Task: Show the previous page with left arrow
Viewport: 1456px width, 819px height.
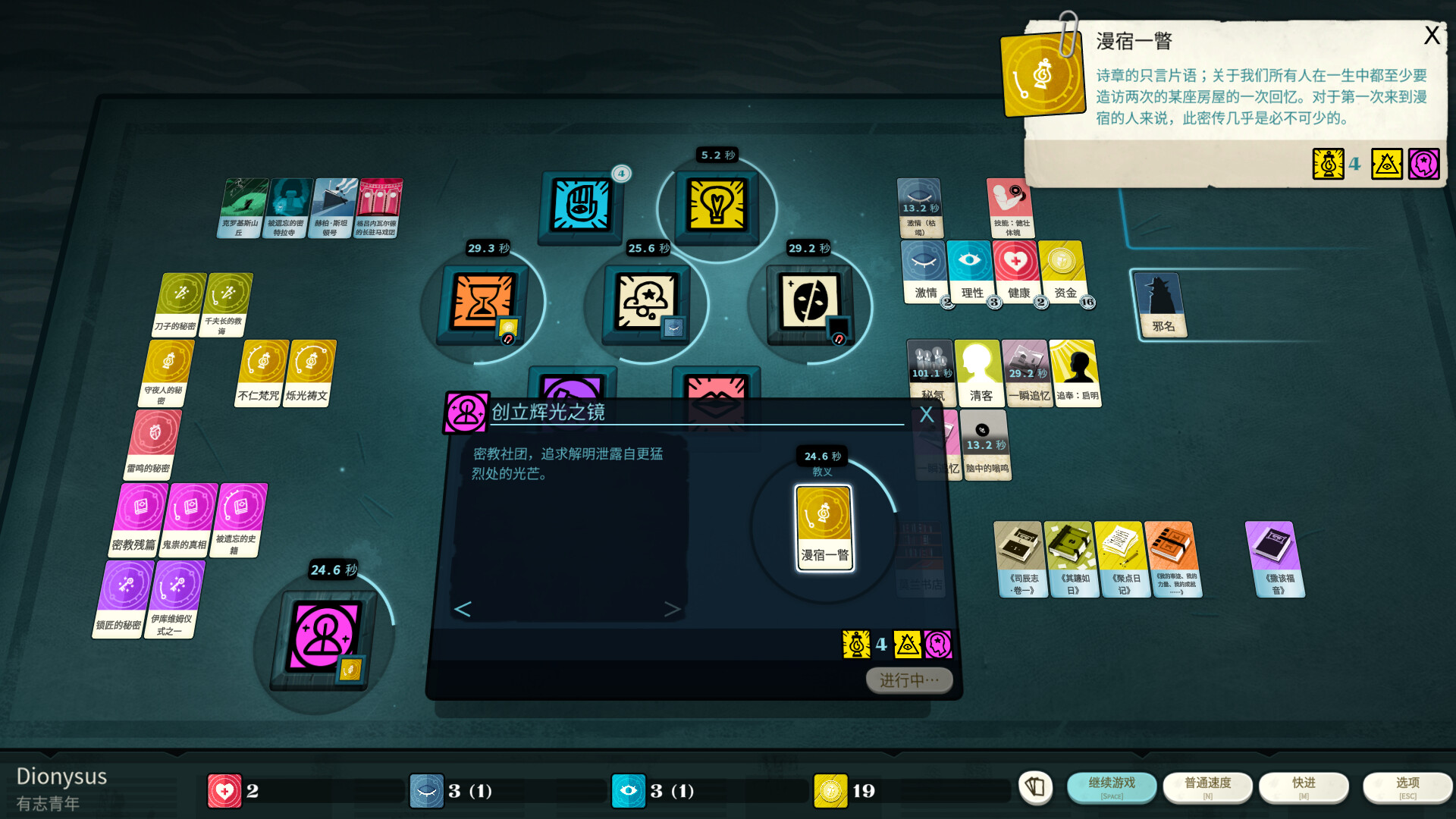Action: (x=463, y=609)
